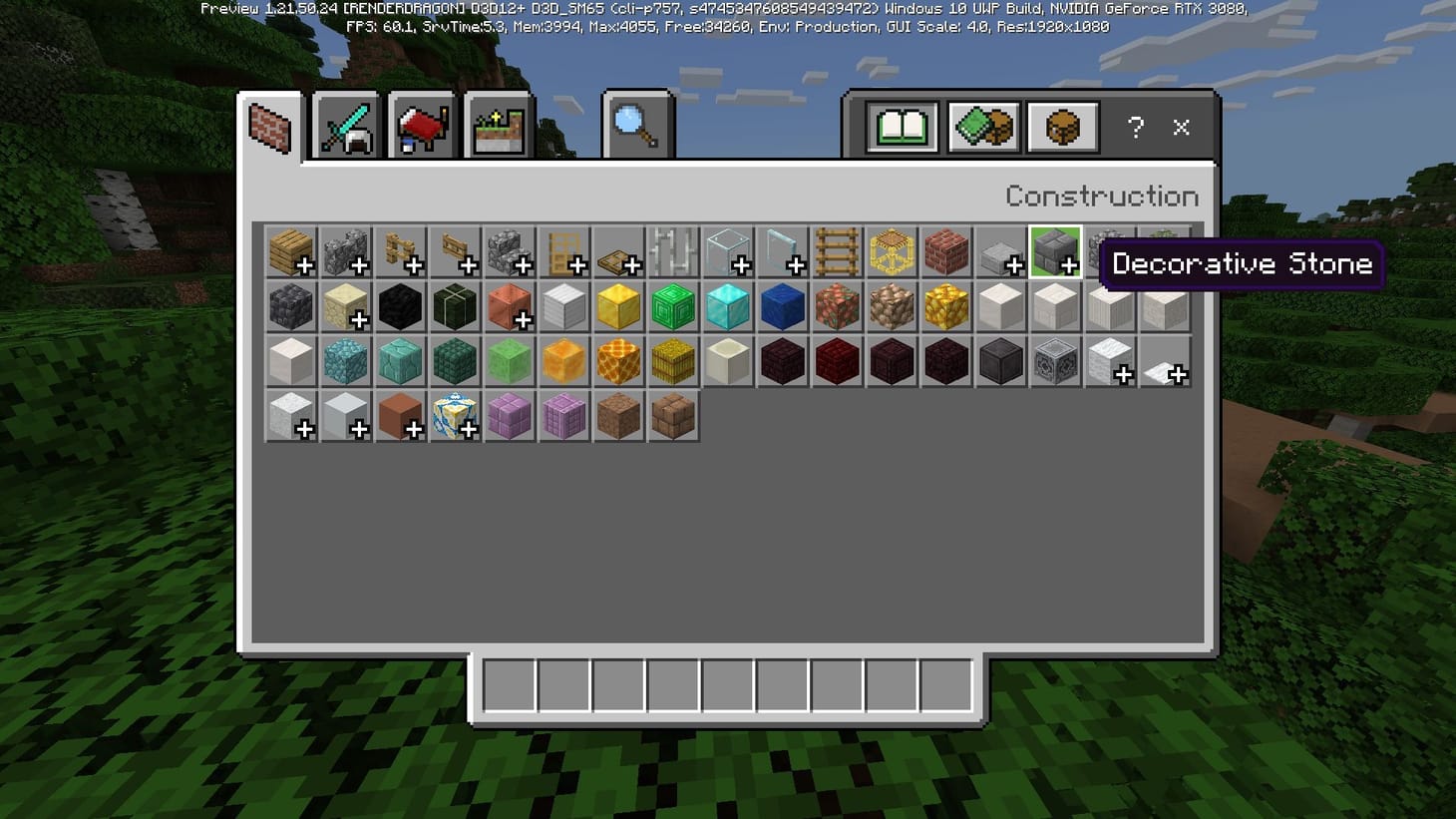Select the diamond block
This screenshot has width=1456, height=819.
tap(728, 306)
